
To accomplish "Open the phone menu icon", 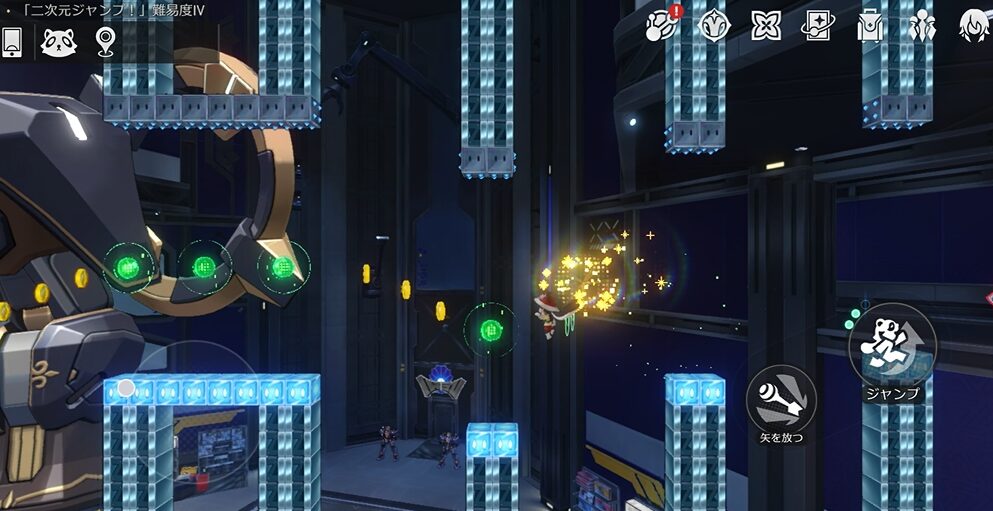I will tap(12, 41).
